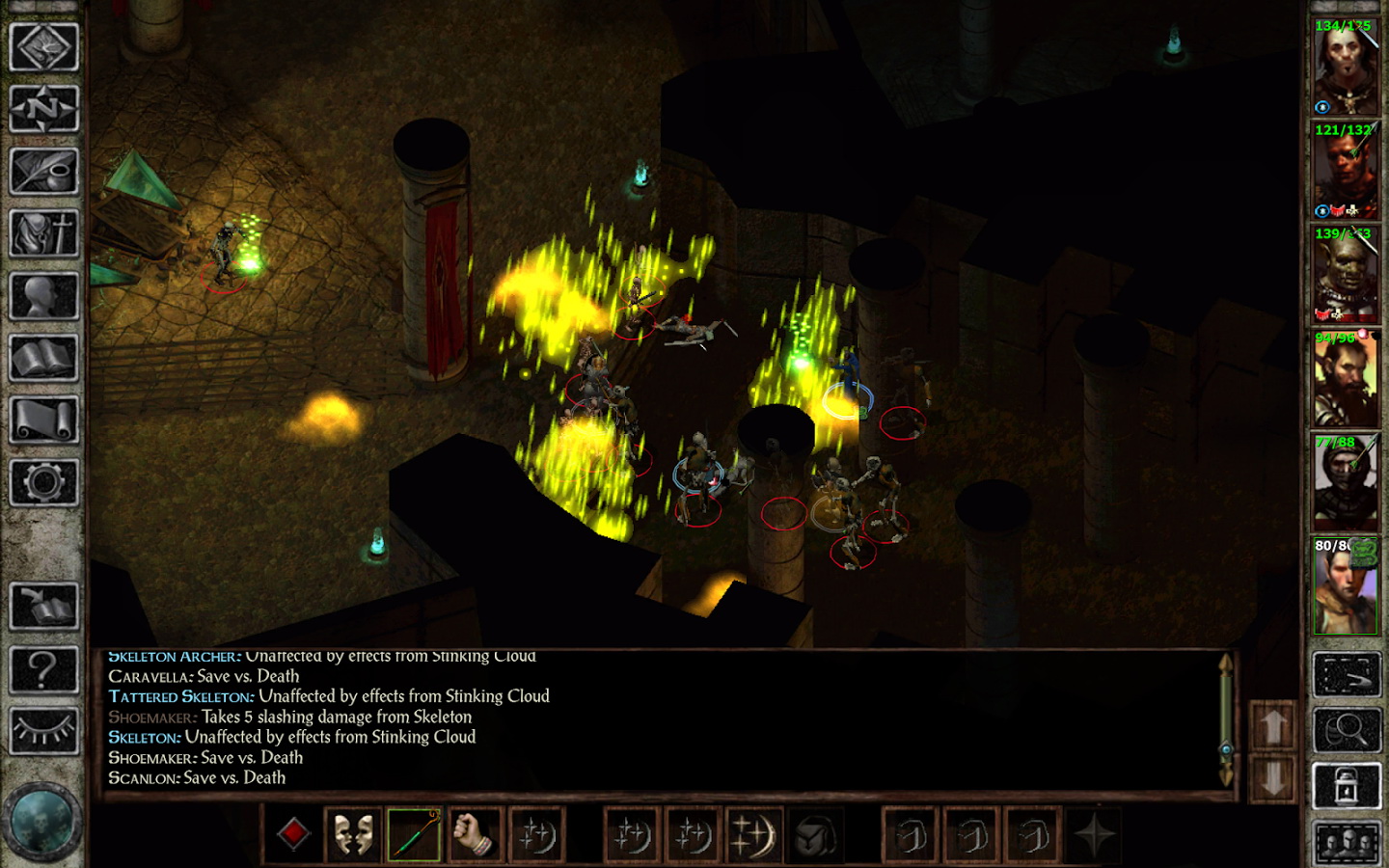
Task: Open the priest scroll button
Action: pos(43,420)
